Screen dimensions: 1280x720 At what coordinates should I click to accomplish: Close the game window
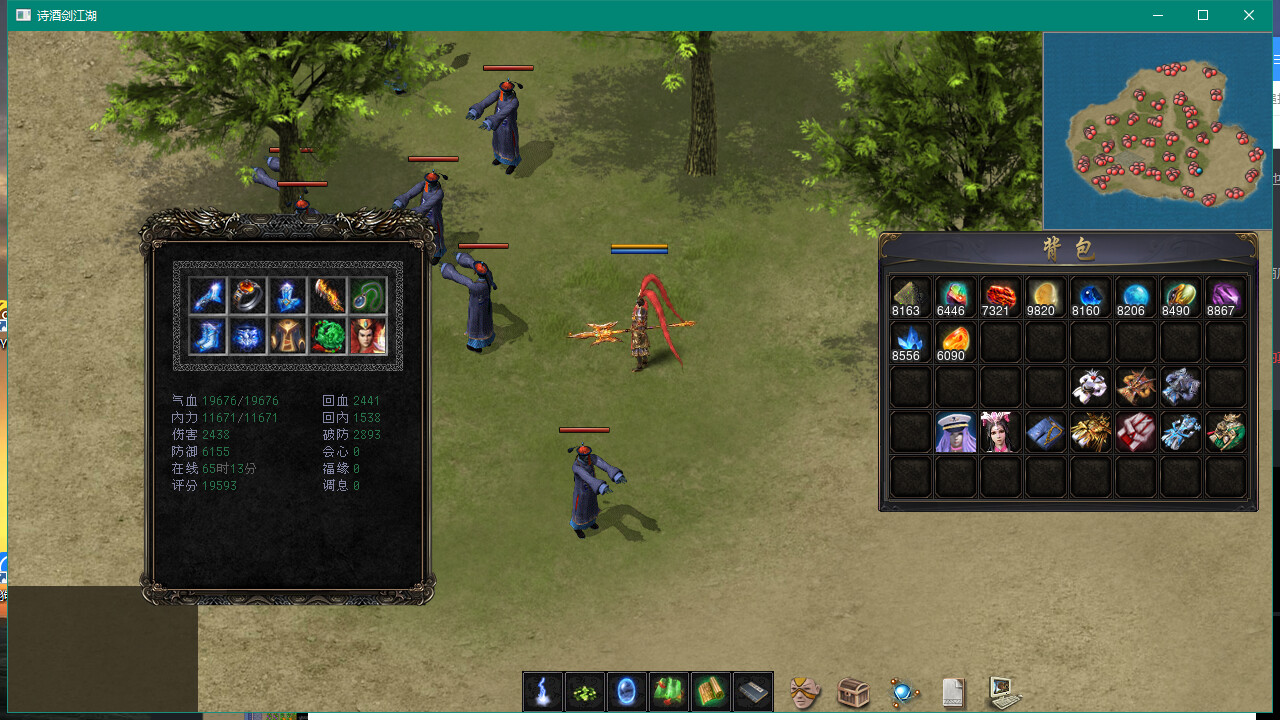pyautogui.click(x=1249, y=15)
